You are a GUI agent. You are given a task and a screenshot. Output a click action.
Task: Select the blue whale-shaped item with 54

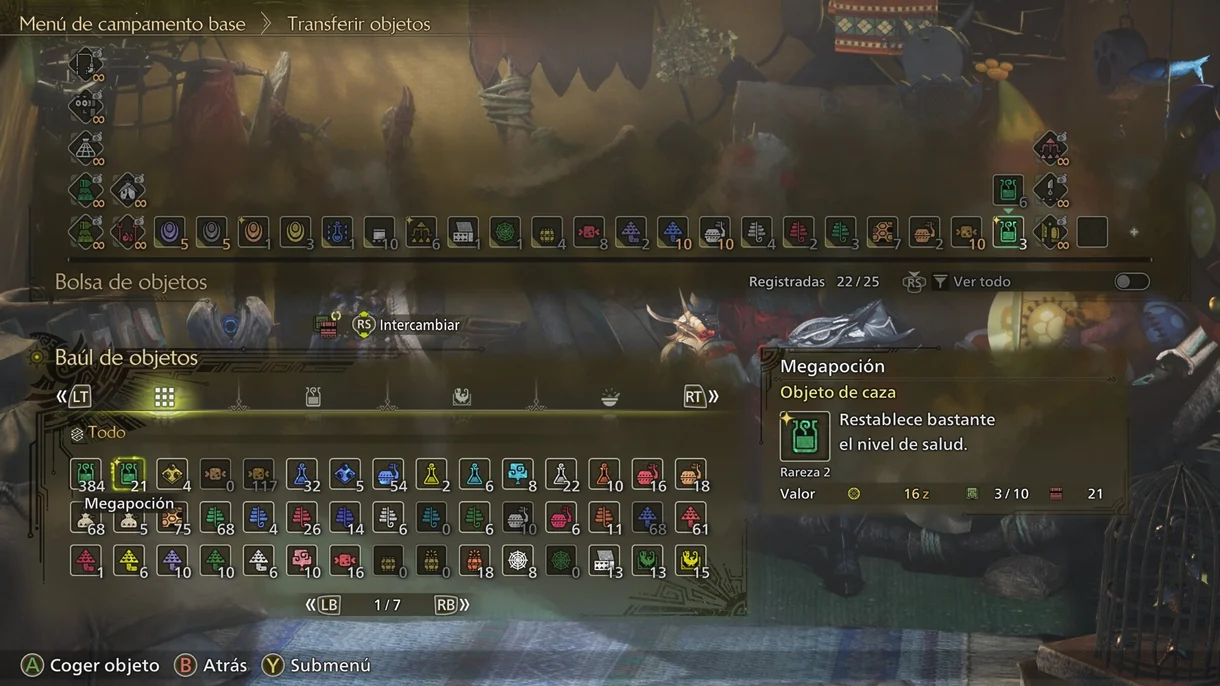(387, 473)
